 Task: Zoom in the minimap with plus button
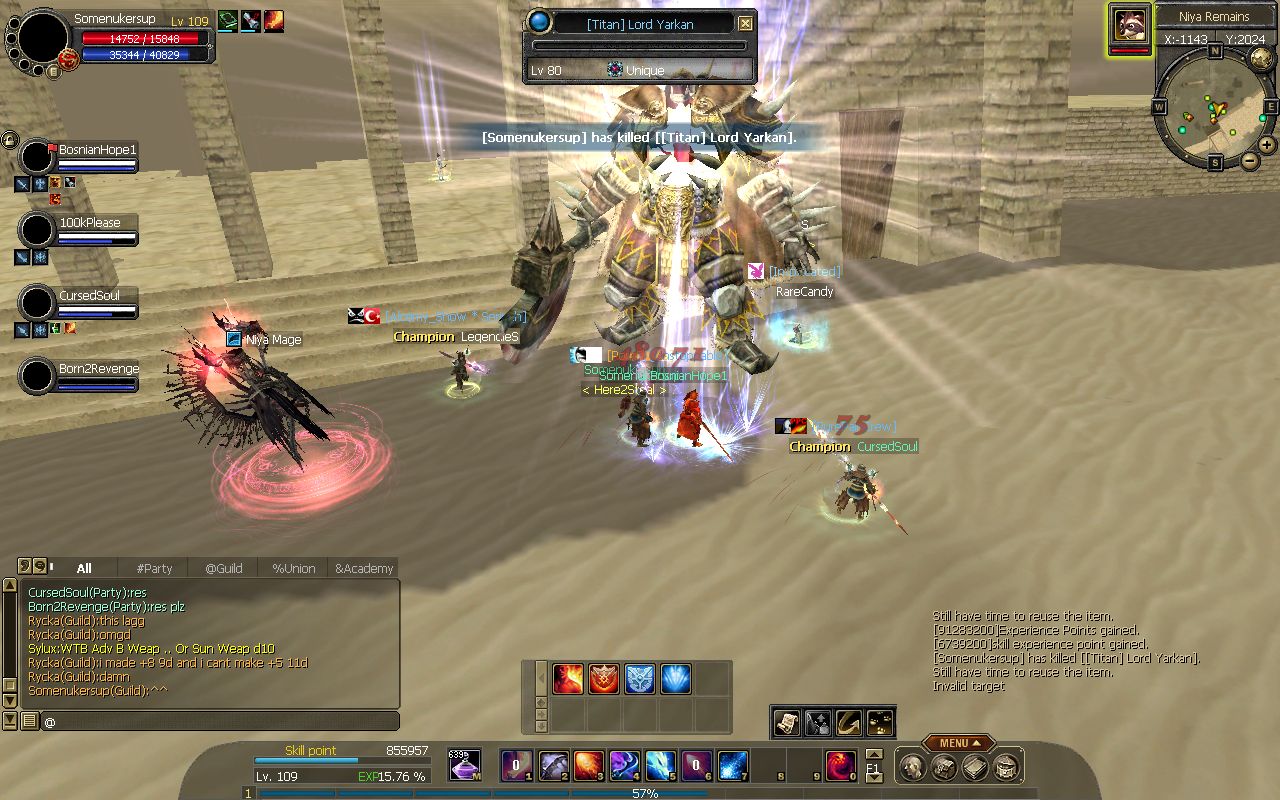[x=1267, y=145]
